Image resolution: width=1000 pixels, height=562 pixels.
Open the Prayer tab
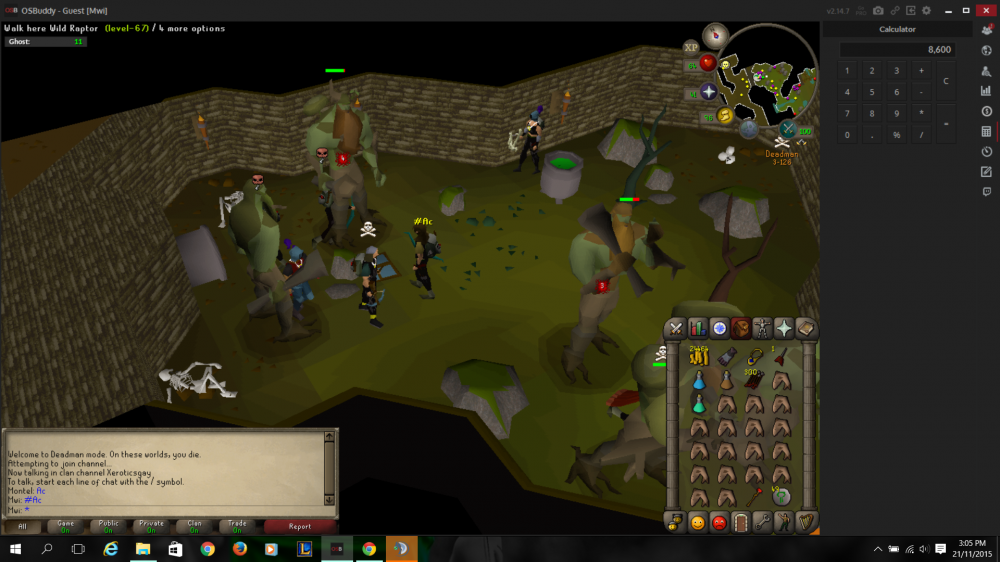tap(785, 329)
